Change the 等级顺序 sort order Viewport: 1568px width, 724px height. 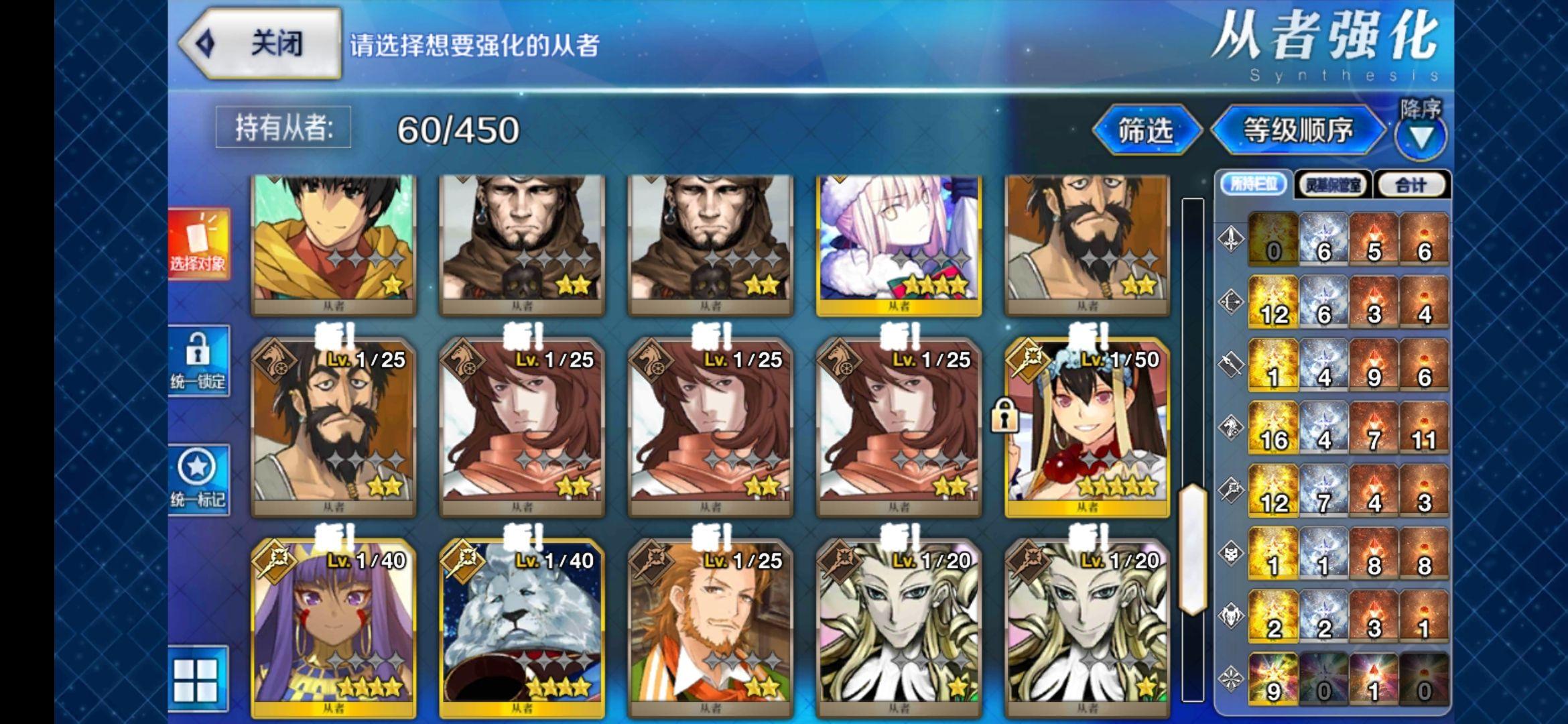(x=1297, y=130)
